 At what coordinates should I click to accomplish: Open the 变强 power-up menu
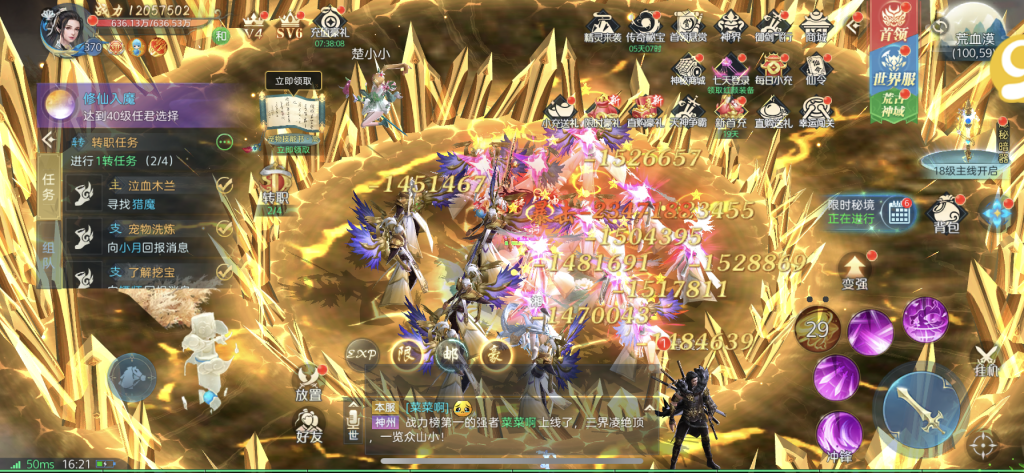[x=853, y=268]
